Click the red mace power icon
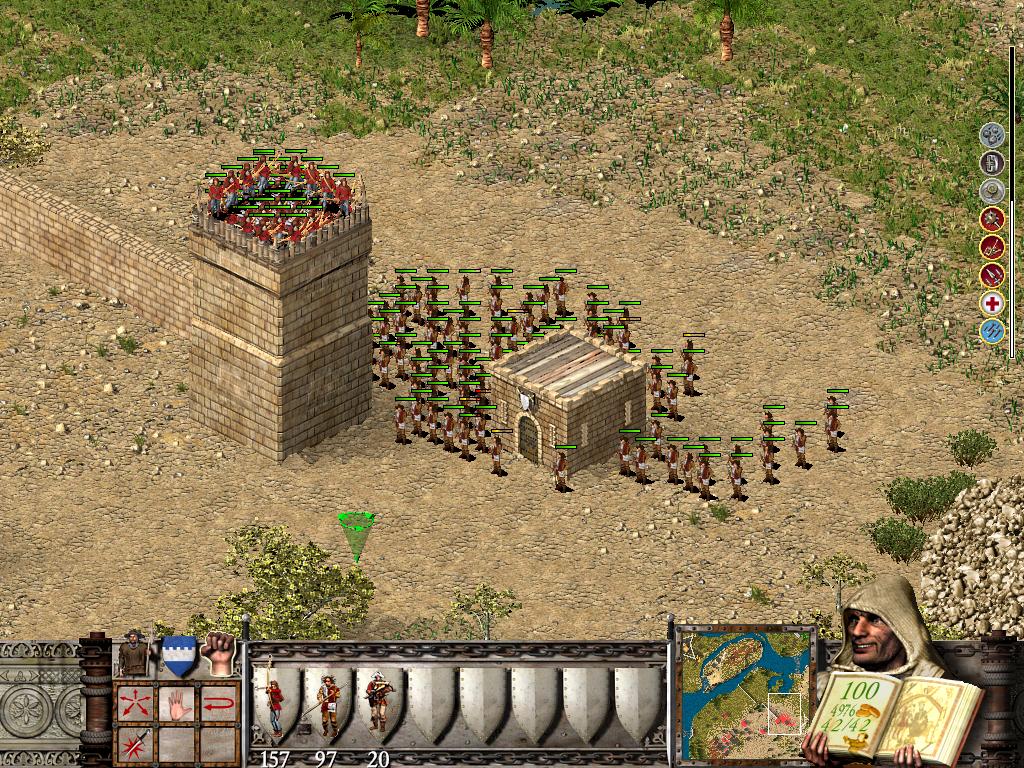The width and height of the screenshot is (1024, 768). click(x=992, y=219)
